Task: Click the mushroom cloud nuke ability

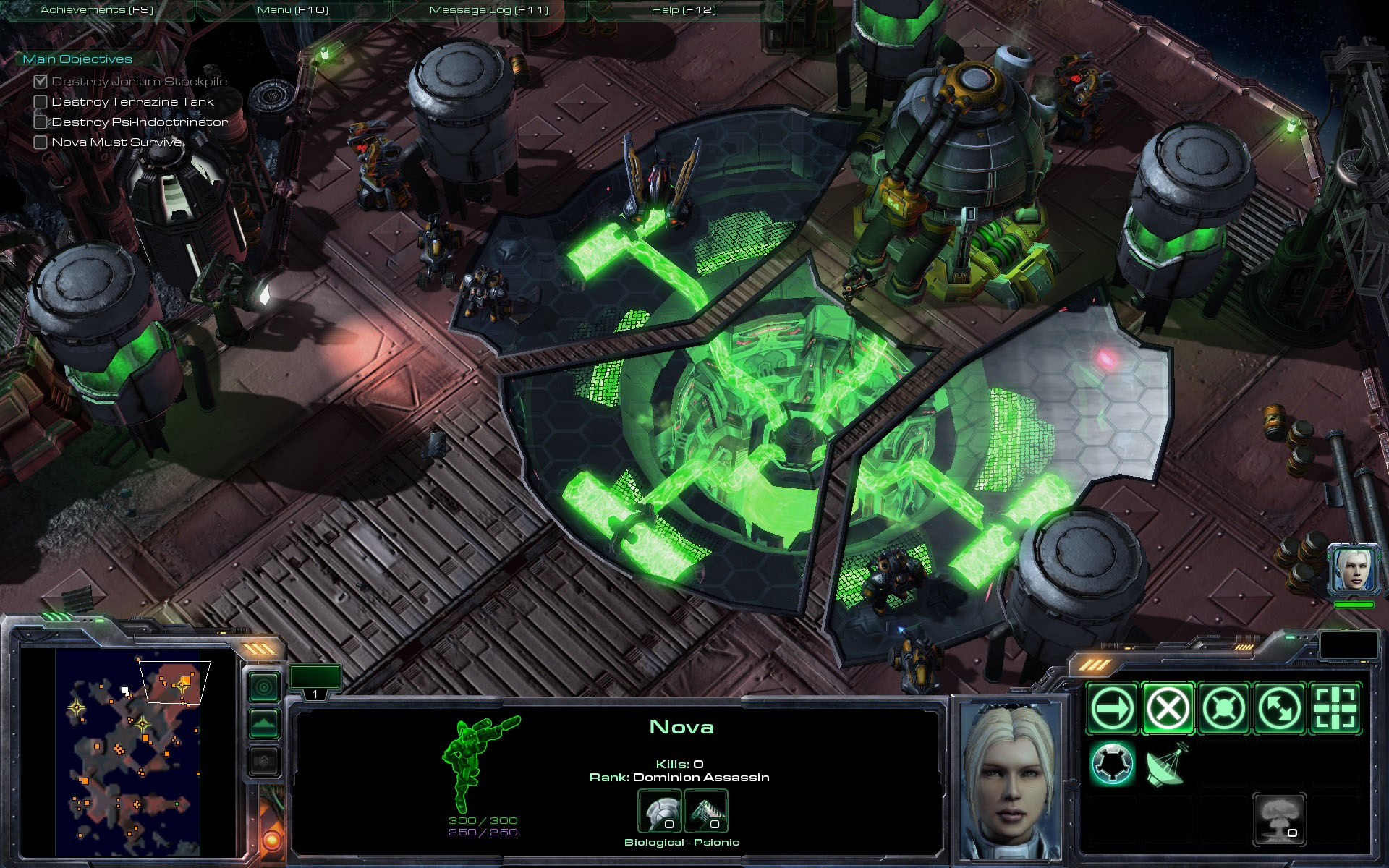Action: pos(1279,820)
